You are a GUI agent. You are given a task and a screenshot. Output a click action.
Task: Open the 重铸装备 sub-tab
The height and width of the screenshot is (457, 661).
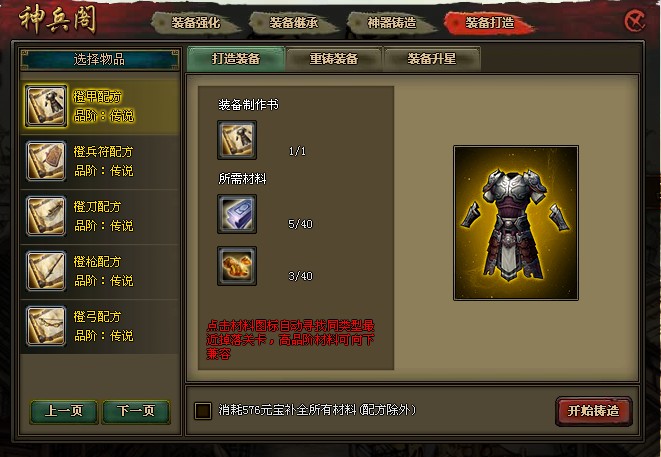coord(333,59)
